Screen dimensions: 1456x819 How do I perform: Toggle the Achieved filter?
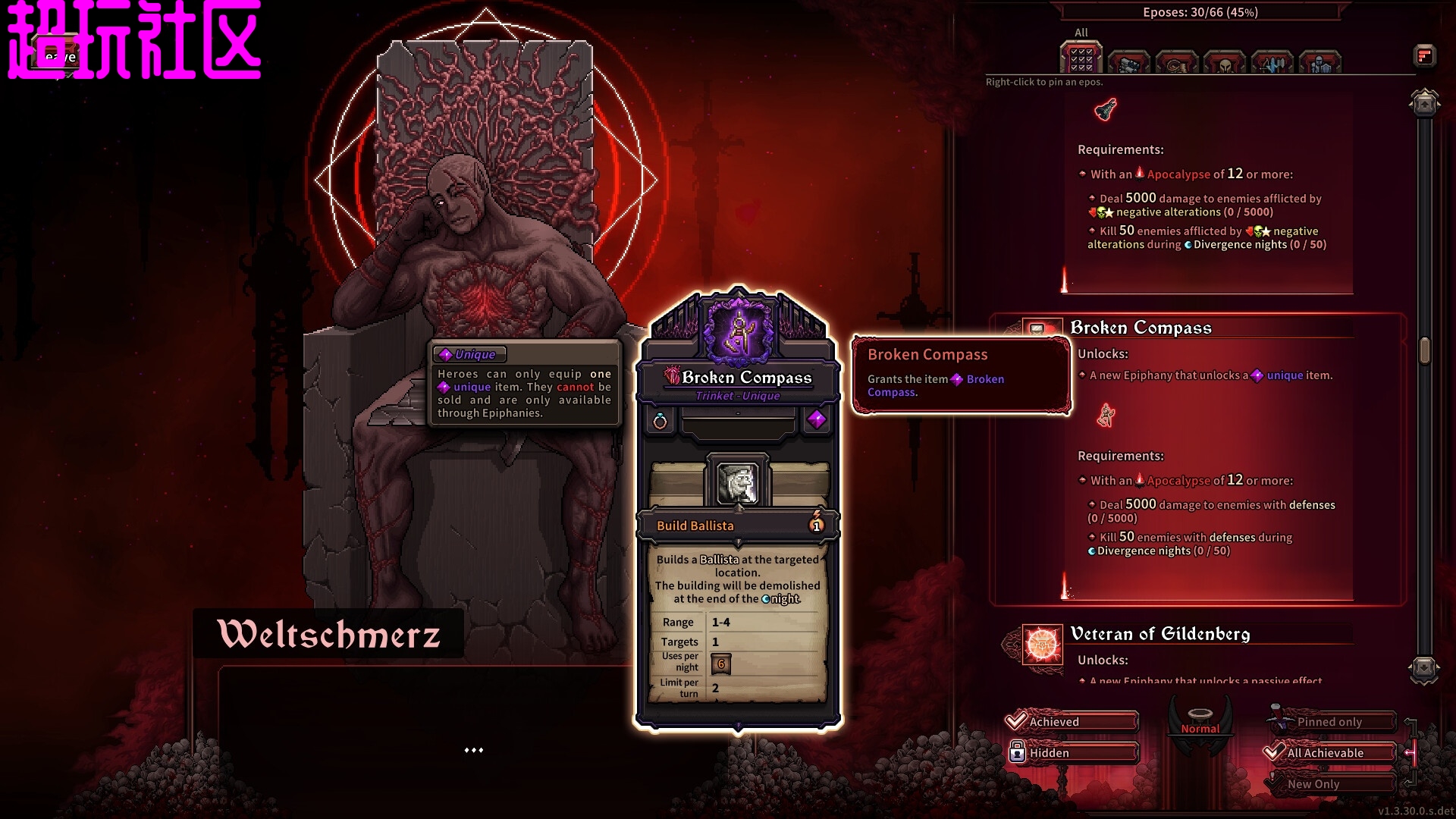pos(1072,721)
